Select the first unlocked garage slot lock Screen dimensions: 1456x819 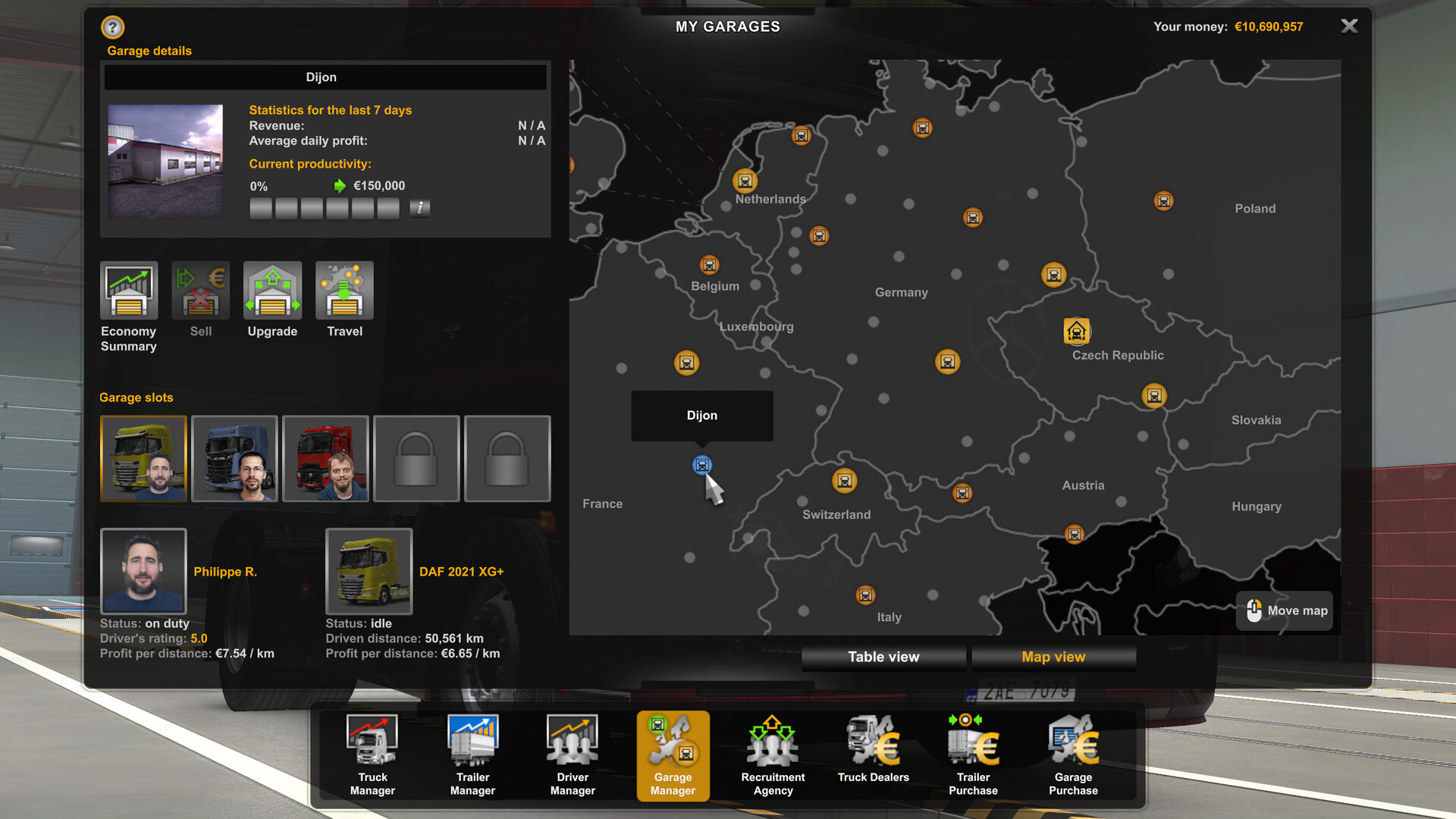[x=416, y=459]
